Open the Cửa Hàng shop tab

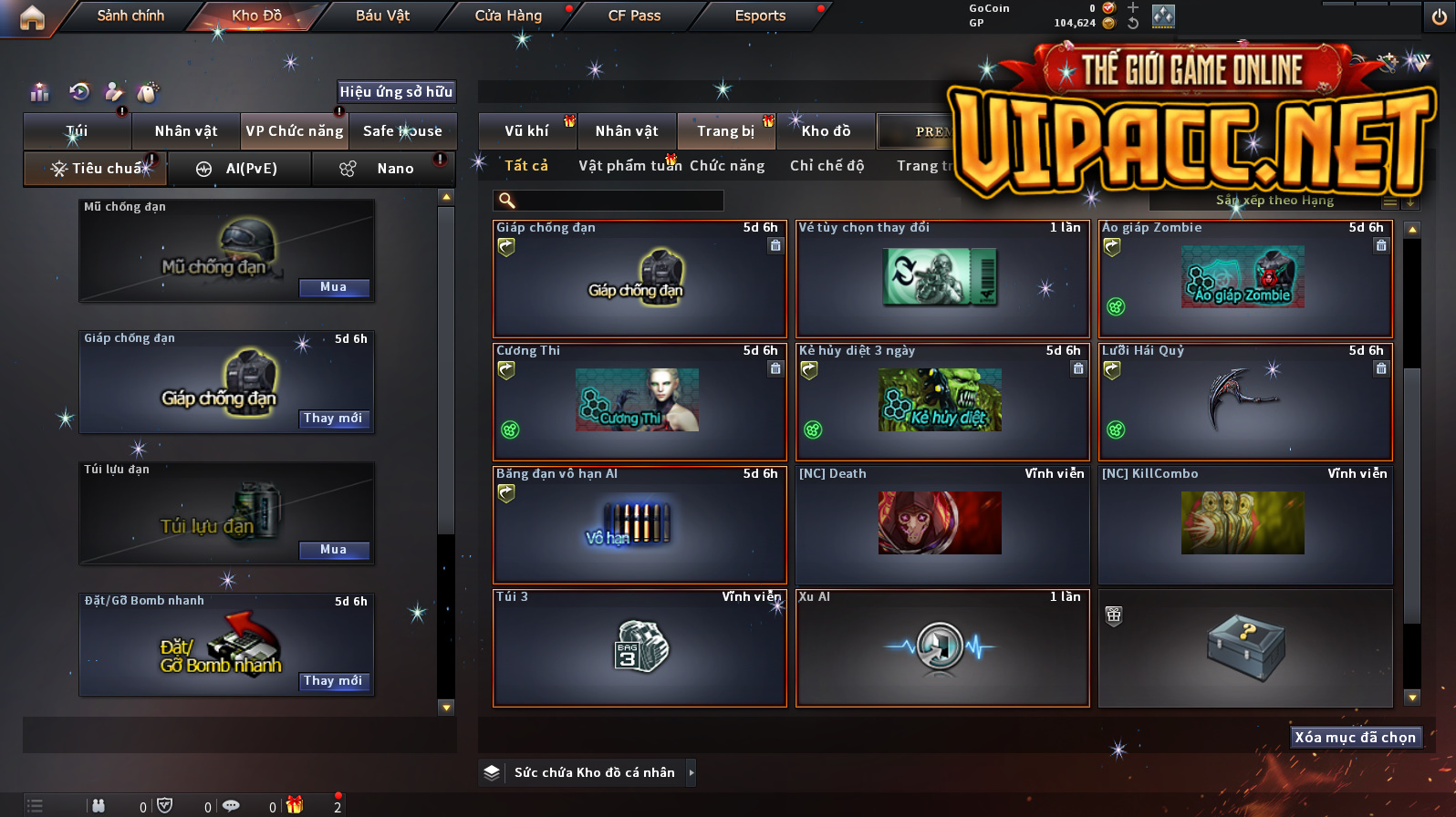tap(508, 16)
